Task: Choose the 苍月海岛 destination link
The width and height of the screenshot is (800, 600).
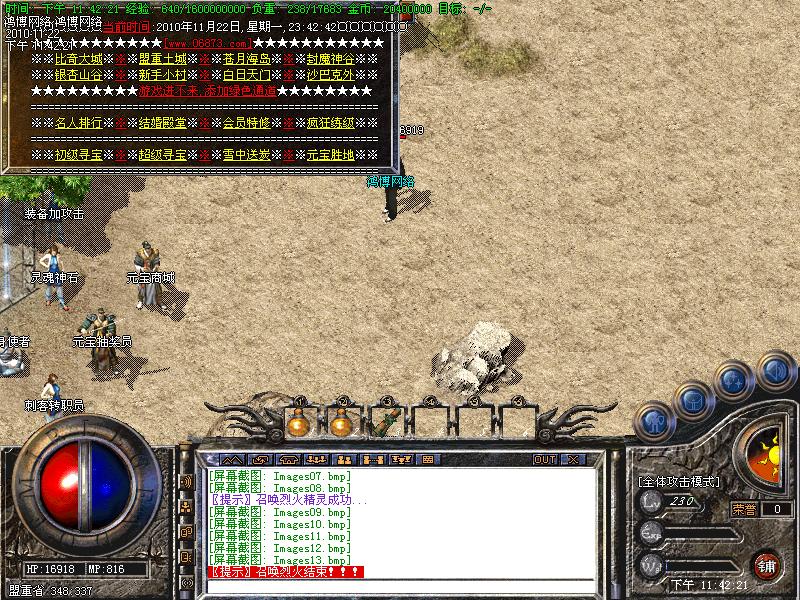Action: (x=246, y=59)
